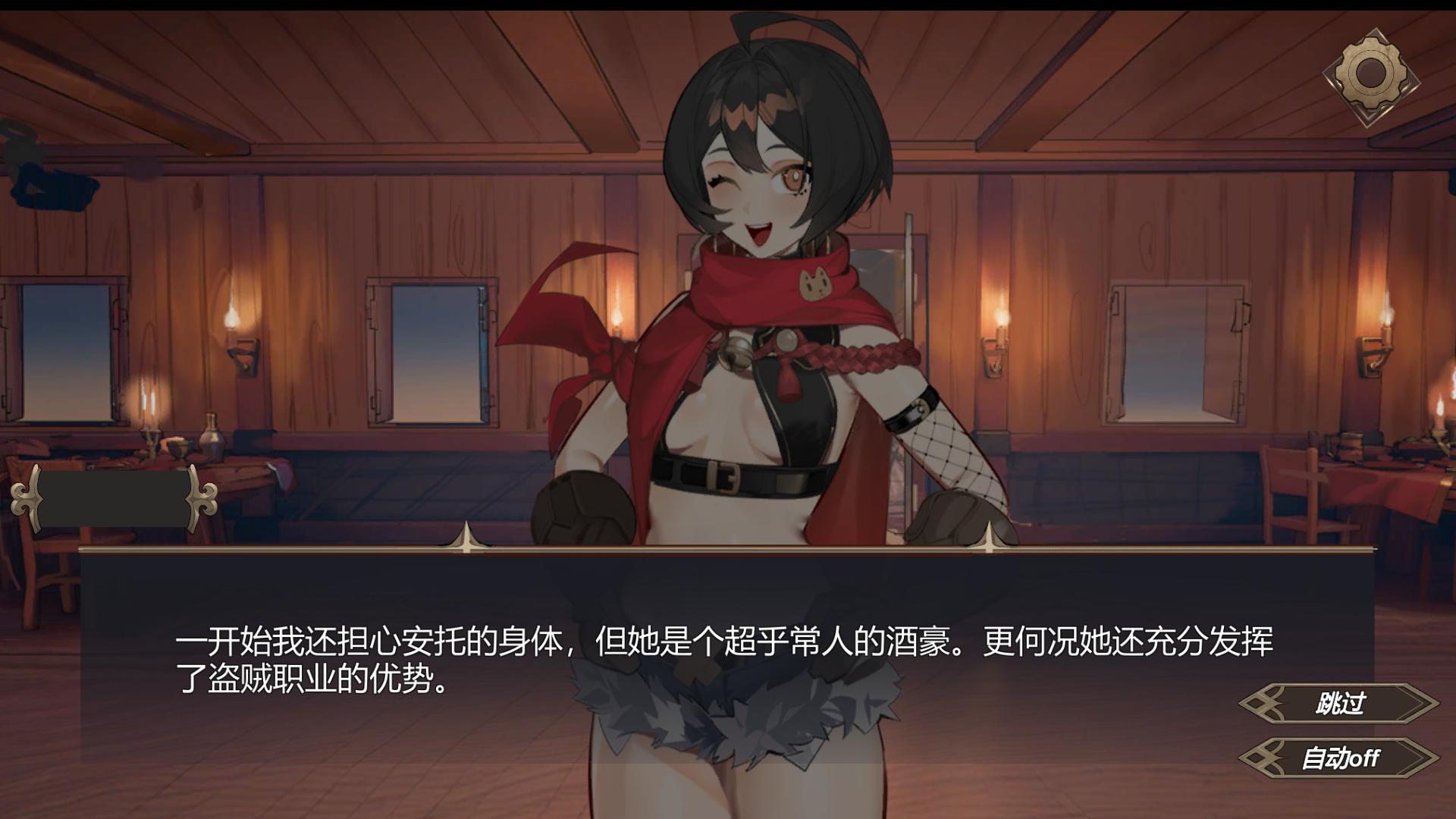The height and width of the screenshot is (819, 1456).
Task: Skip the dialogue with 跳过 button
Action: click(x=1339, y=704)
